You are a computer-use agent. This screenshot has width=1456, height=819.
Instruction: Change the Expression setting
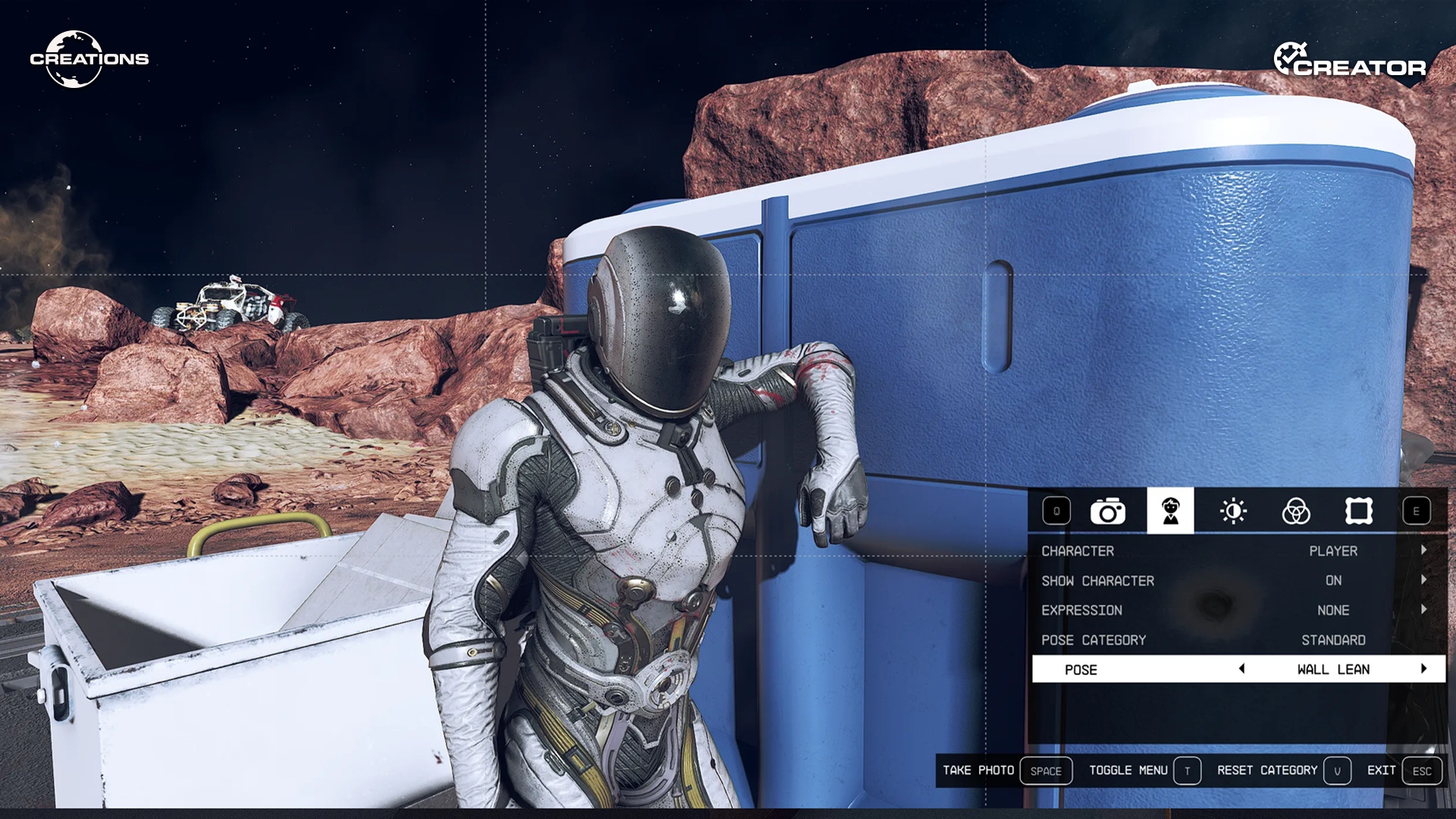tap(1238, 610)
